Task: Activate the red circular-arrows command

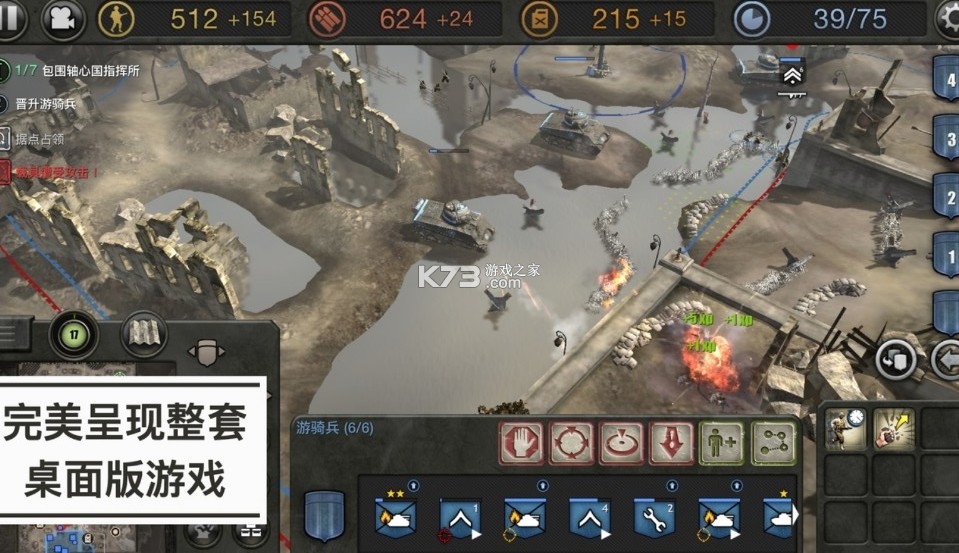Action: pyautogui.click(x=572, y=442)
